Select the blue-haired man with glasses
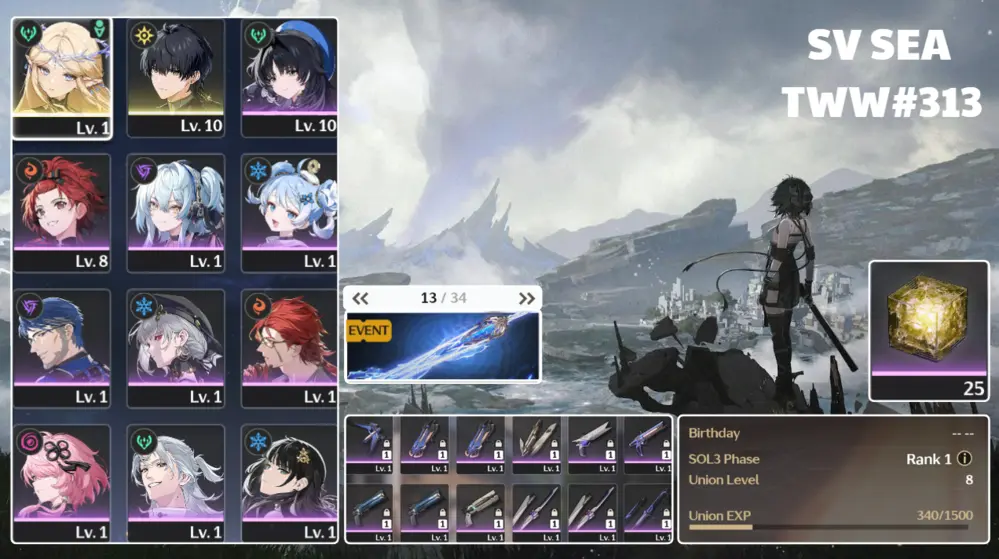The height and width of the screenshot is (559, 999). (62, 345)
